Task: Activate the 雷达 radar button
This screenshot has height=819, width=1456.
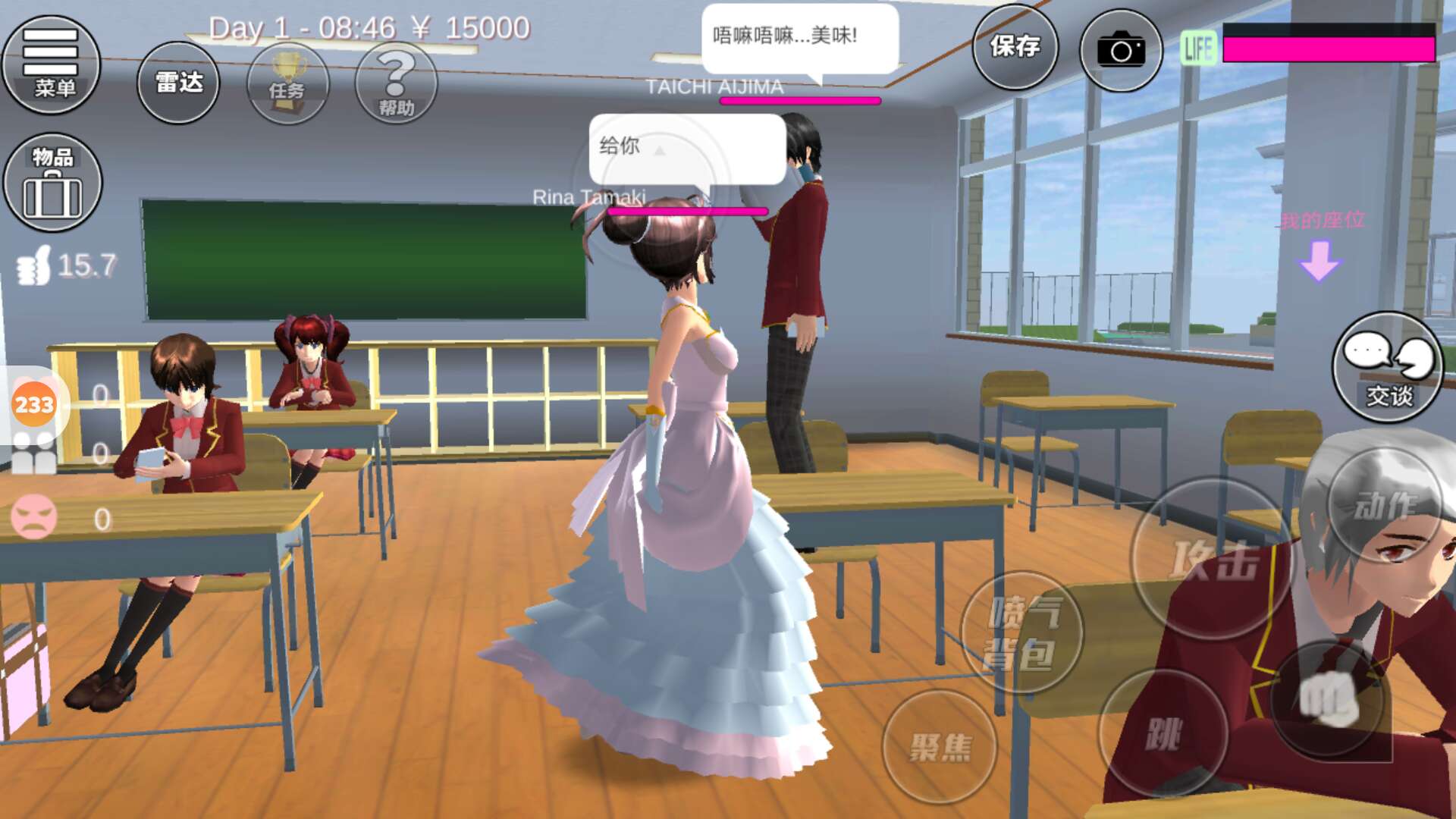Action: [x=178, y=83]
